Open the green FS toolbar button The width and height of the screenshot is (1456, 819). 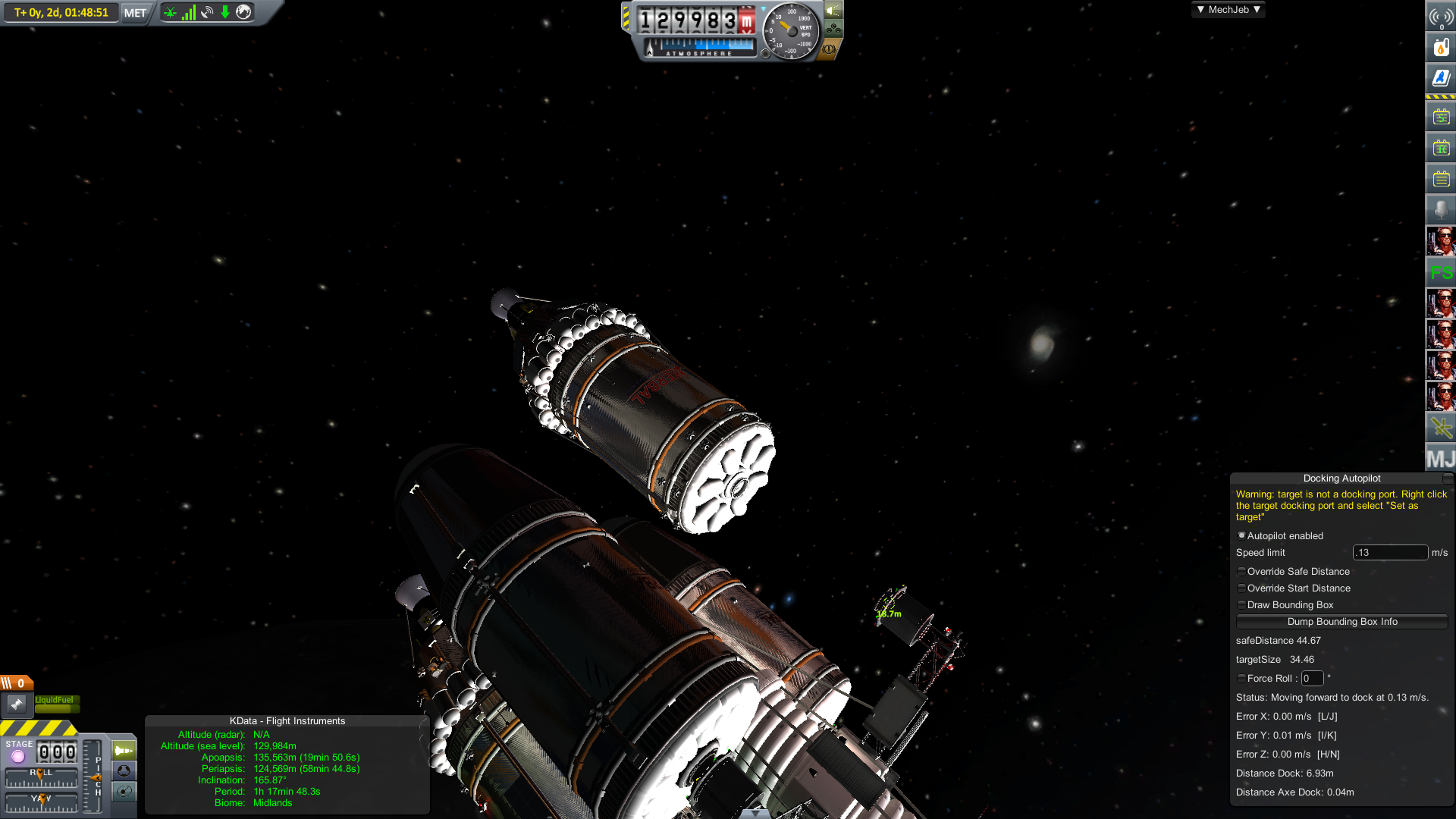pos(1440,272)
